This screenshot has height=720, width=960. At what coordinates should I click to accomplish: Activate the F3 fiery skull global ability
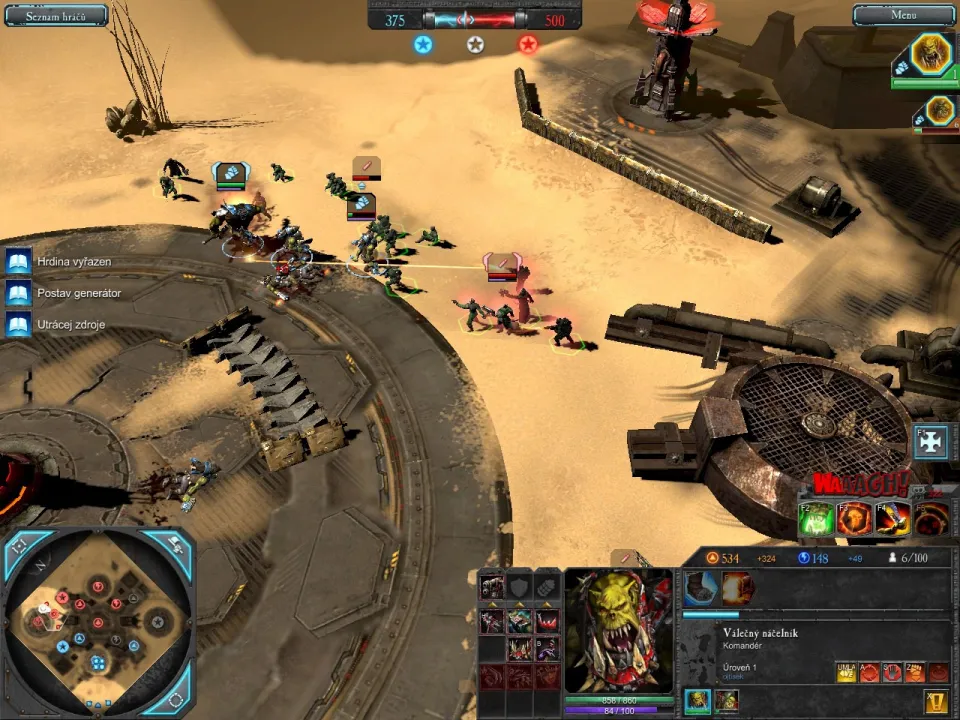point(856,518)
